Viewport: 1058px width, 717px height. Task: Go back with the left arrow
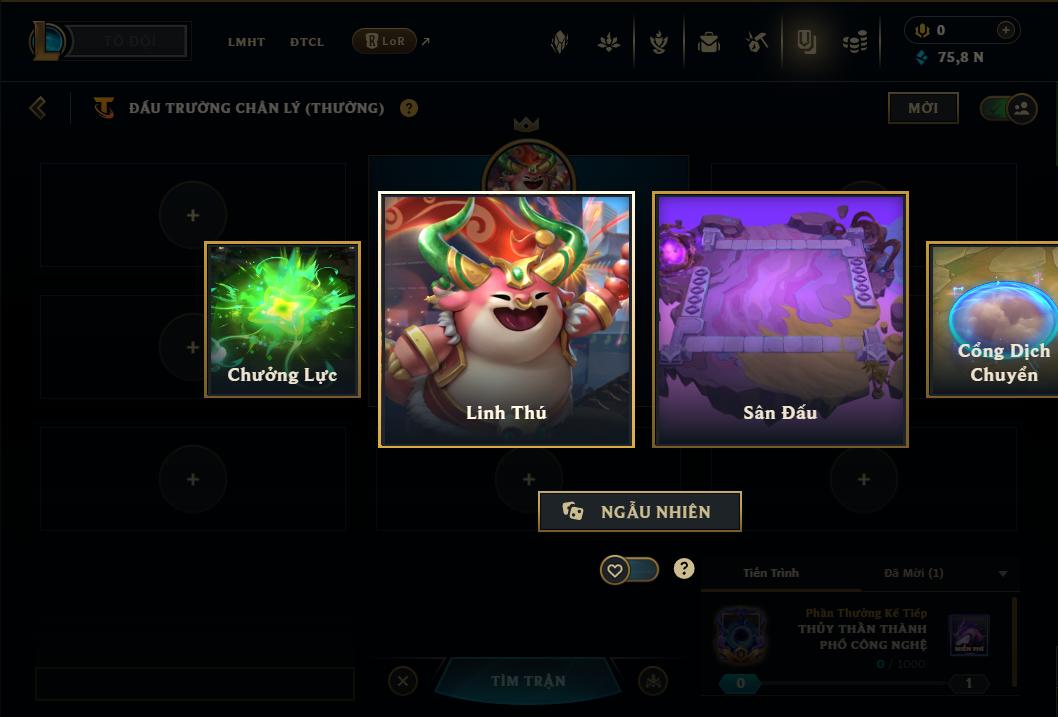[38, 107]
